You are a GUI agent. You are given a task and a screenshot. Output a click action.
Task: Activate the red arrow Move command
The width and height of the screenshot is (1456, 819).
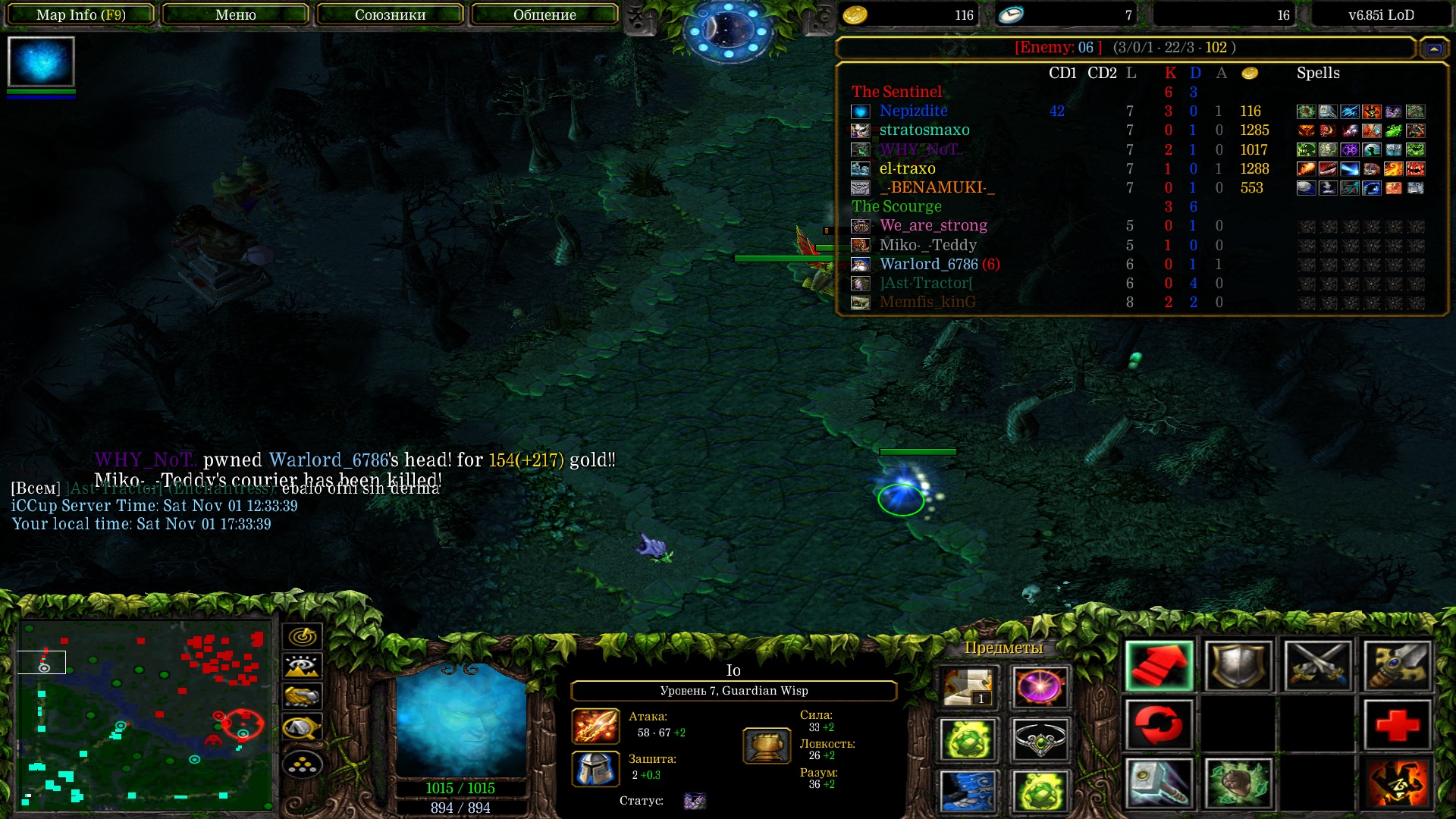tap(1159, 667)
